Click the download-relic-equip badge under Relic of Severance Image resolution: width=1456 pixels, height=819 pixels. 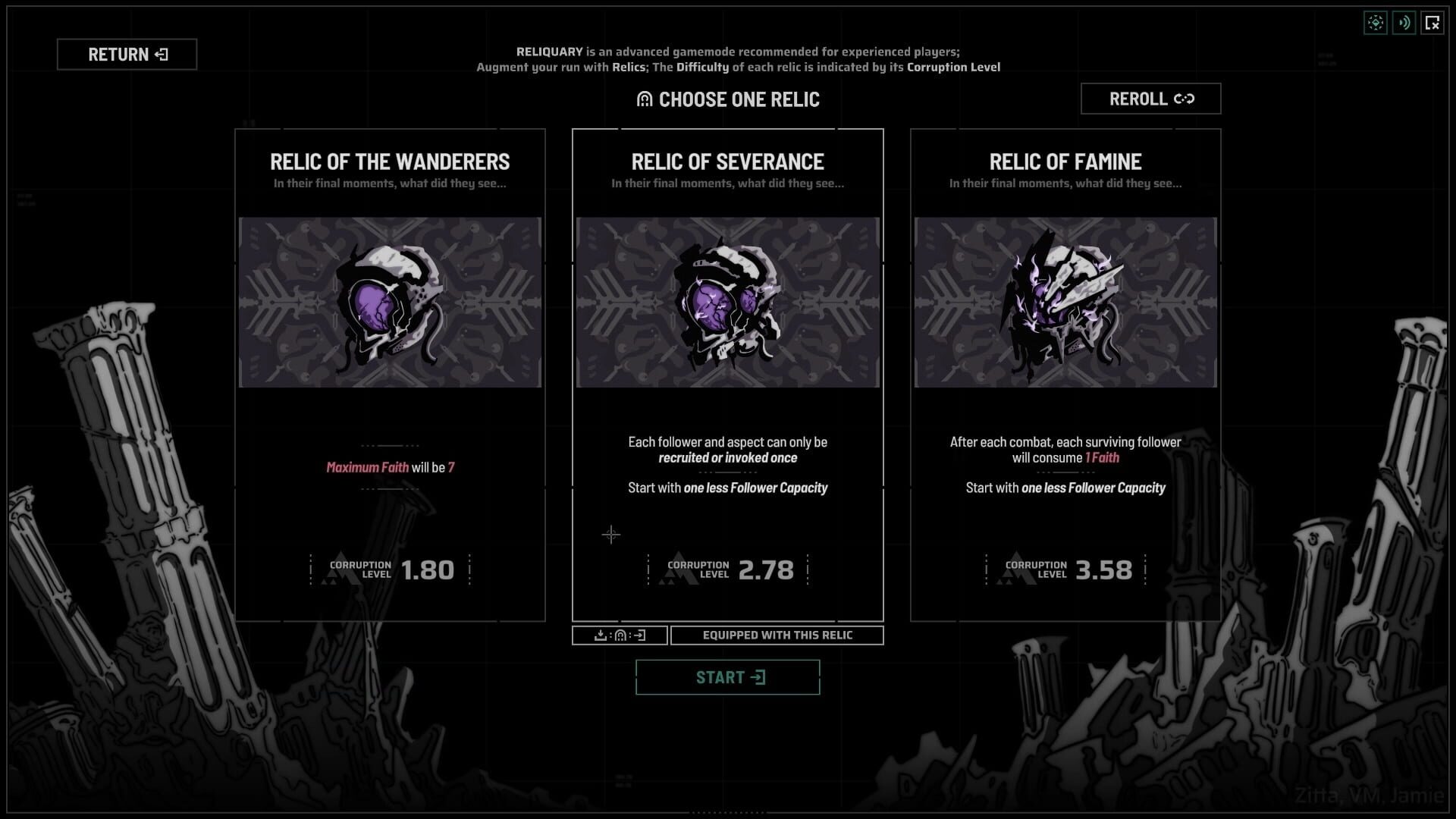618,635
